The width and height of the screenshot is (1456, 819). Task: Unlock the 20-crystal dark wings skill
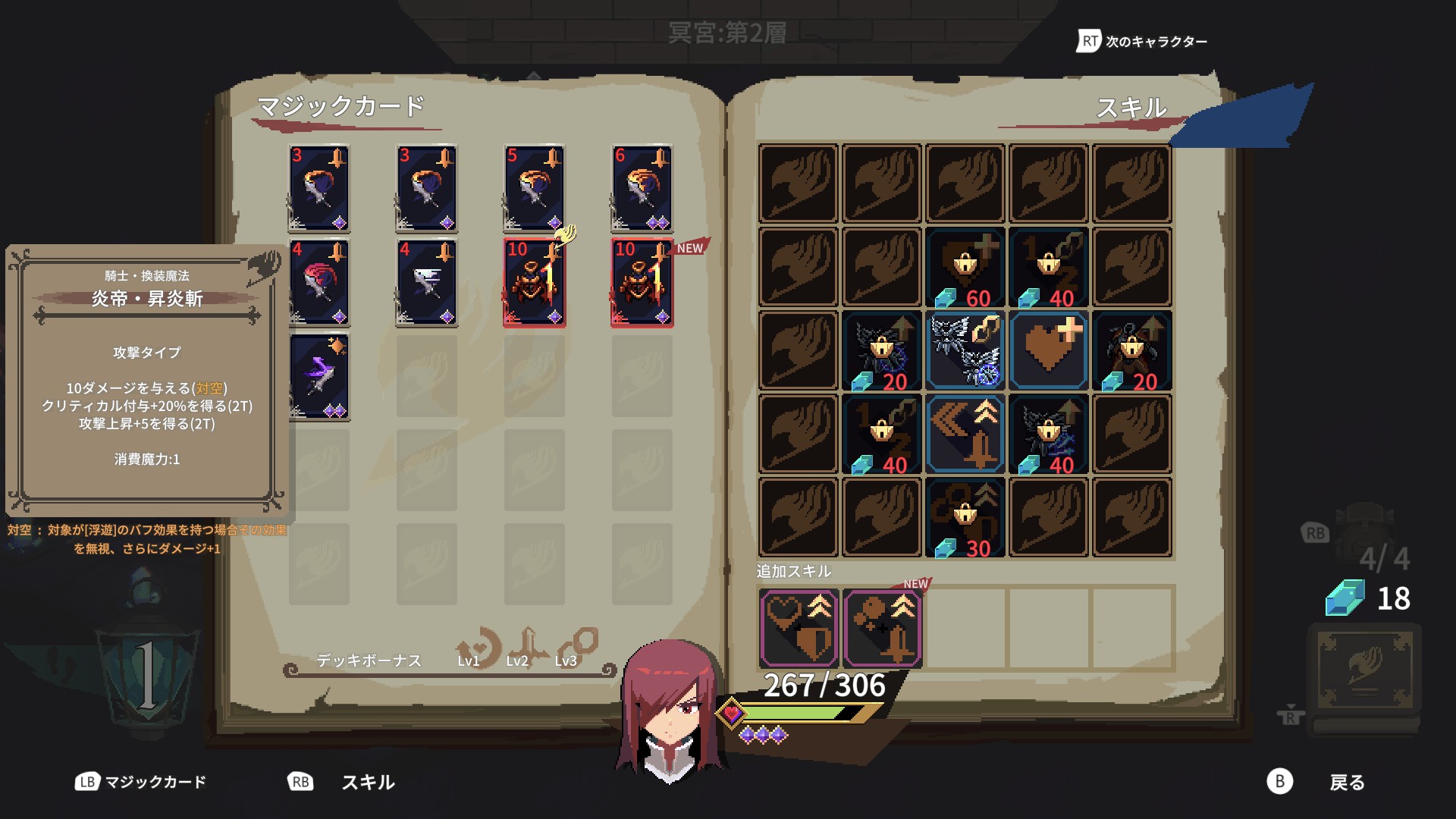tap(882, 351)
